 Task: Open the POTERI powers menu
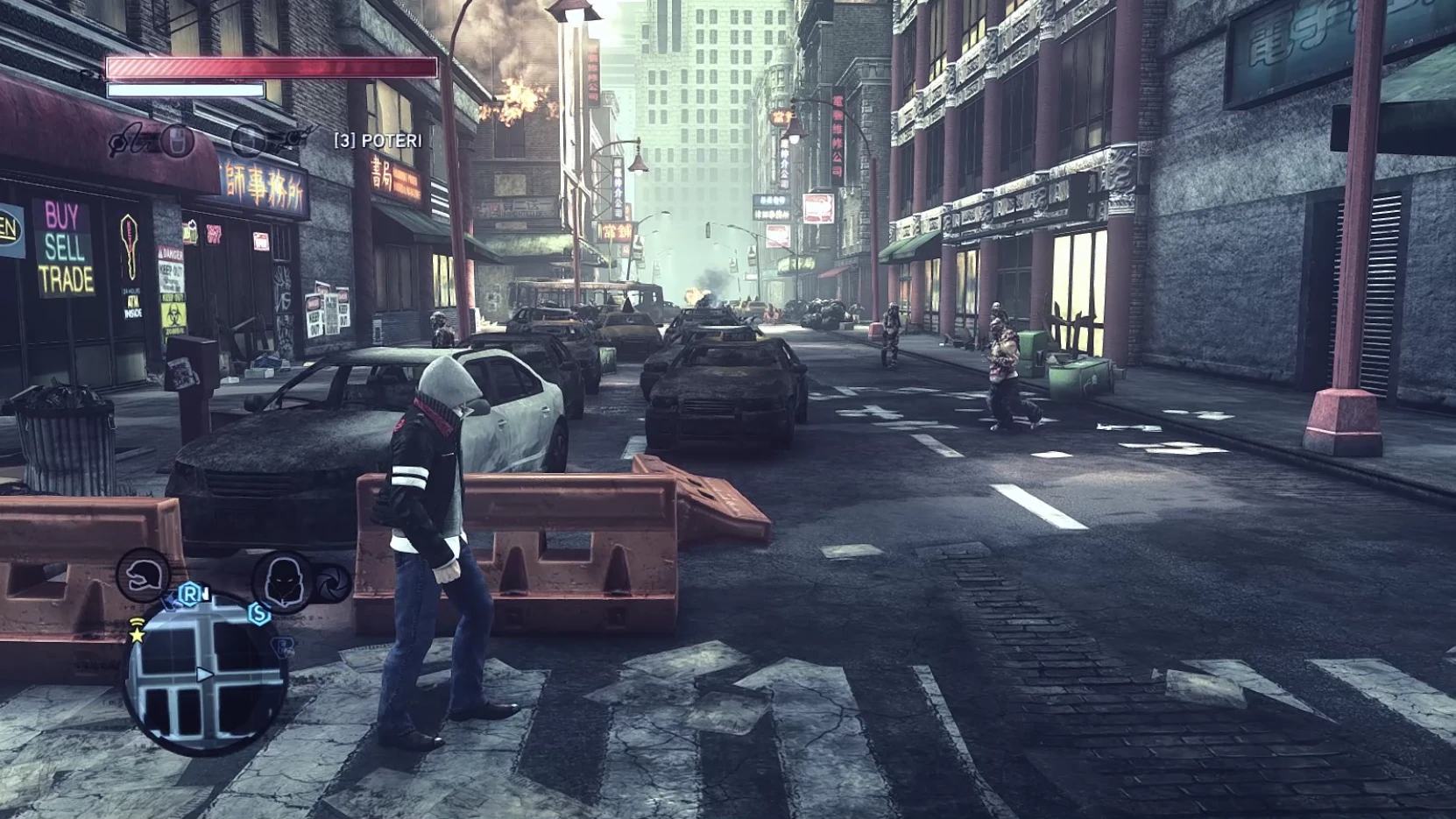(x=378, y=138)
